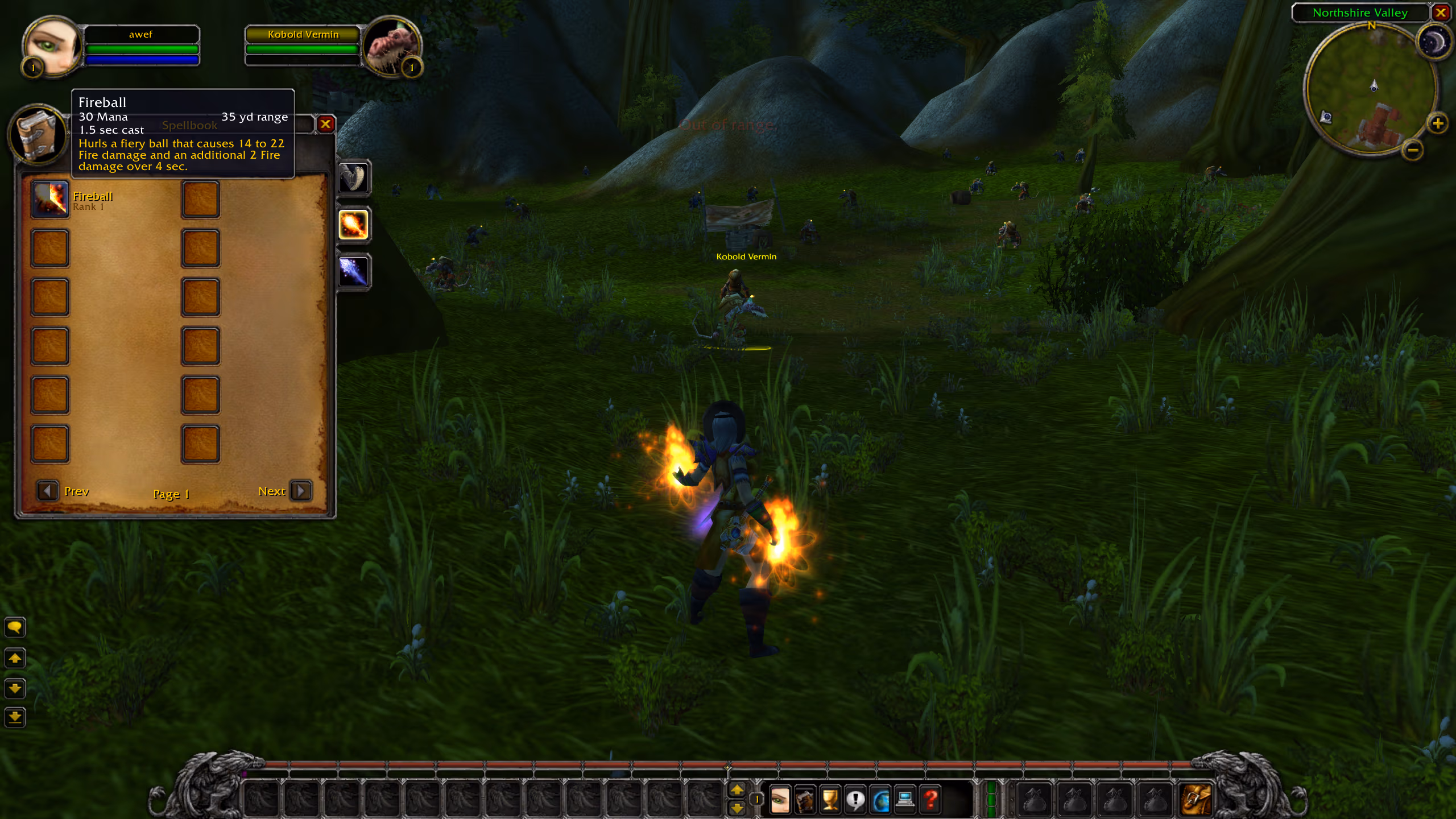Click the moon day-night indicator

pos(1433,42)
